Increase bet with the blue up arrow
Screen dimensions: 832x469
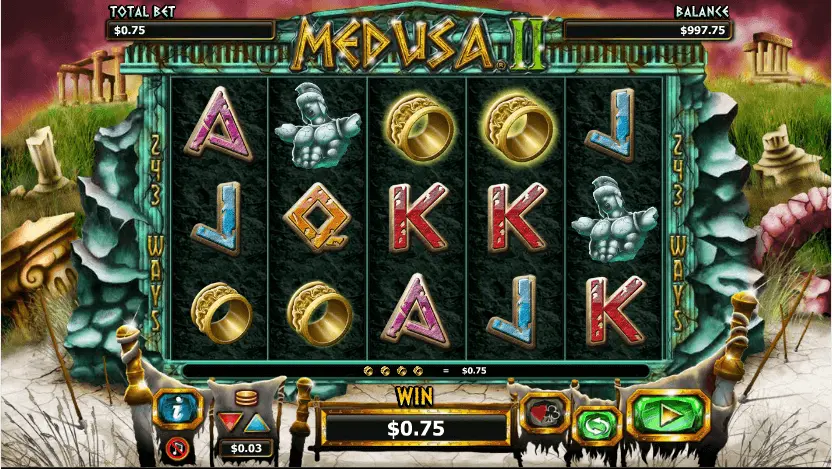[257, 421]
